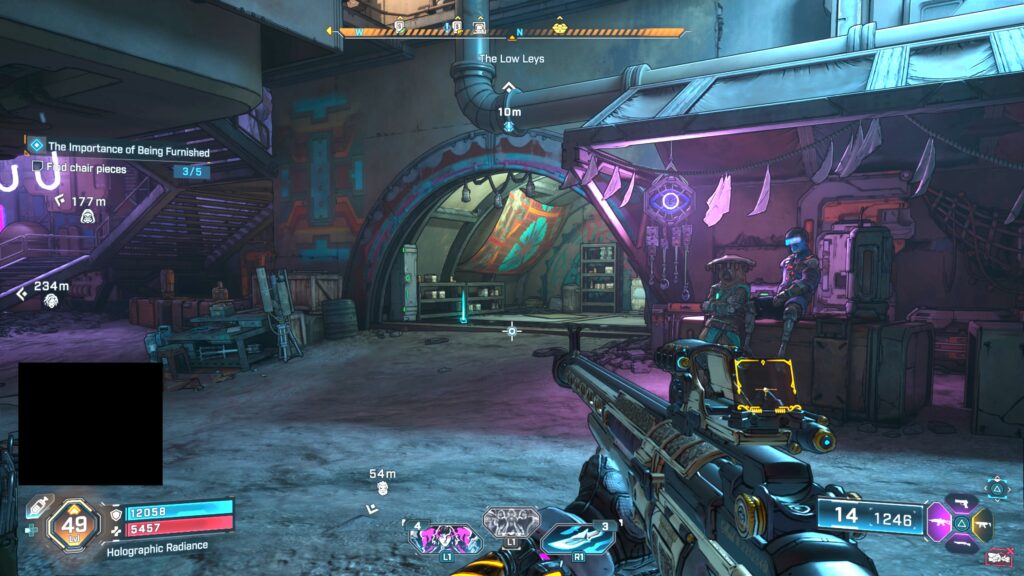The image size is (1024, 576).
Task: Click the computer terminal icon on the compass
Action: [x=479, y=28]
